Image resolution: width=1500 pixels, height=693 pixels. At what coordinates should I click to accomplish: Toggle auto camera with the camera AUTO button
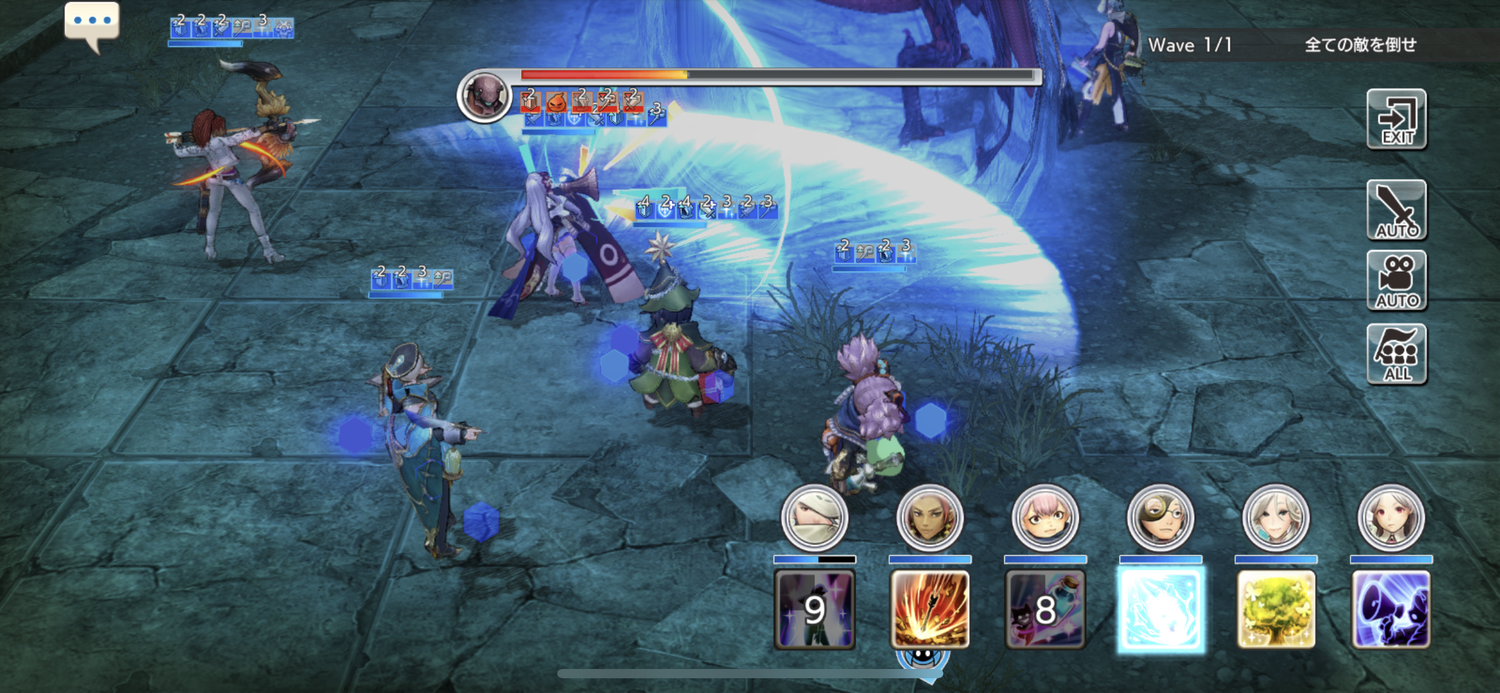click(x=1397, y=281)
